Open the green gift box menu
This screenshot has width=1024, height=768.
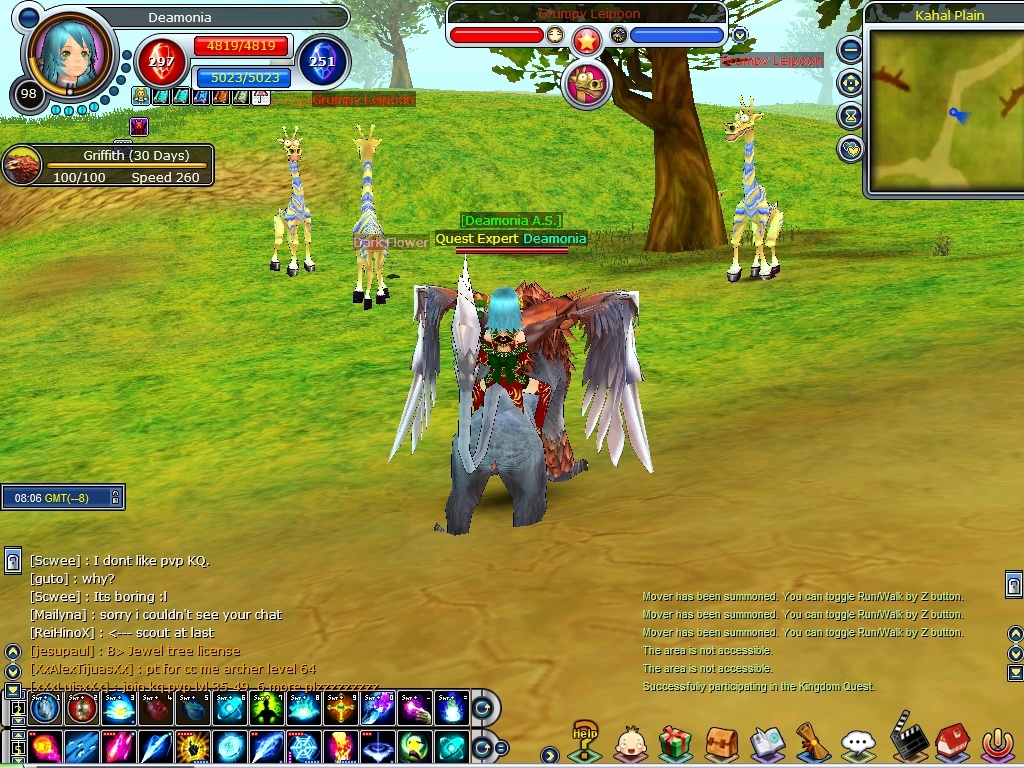675,743
